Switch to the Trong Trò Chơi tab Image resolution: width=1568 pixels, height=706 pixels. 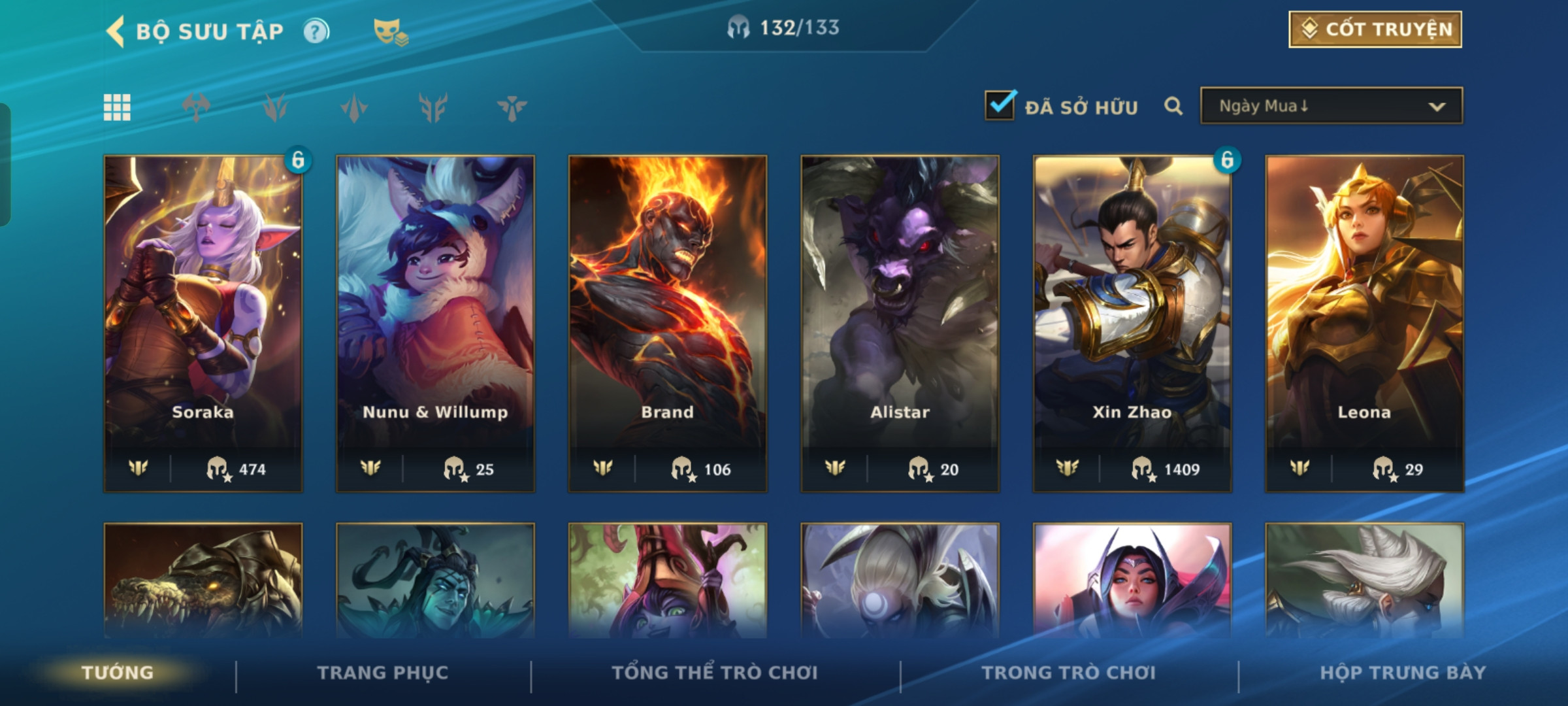click(x=1069, y=673)
